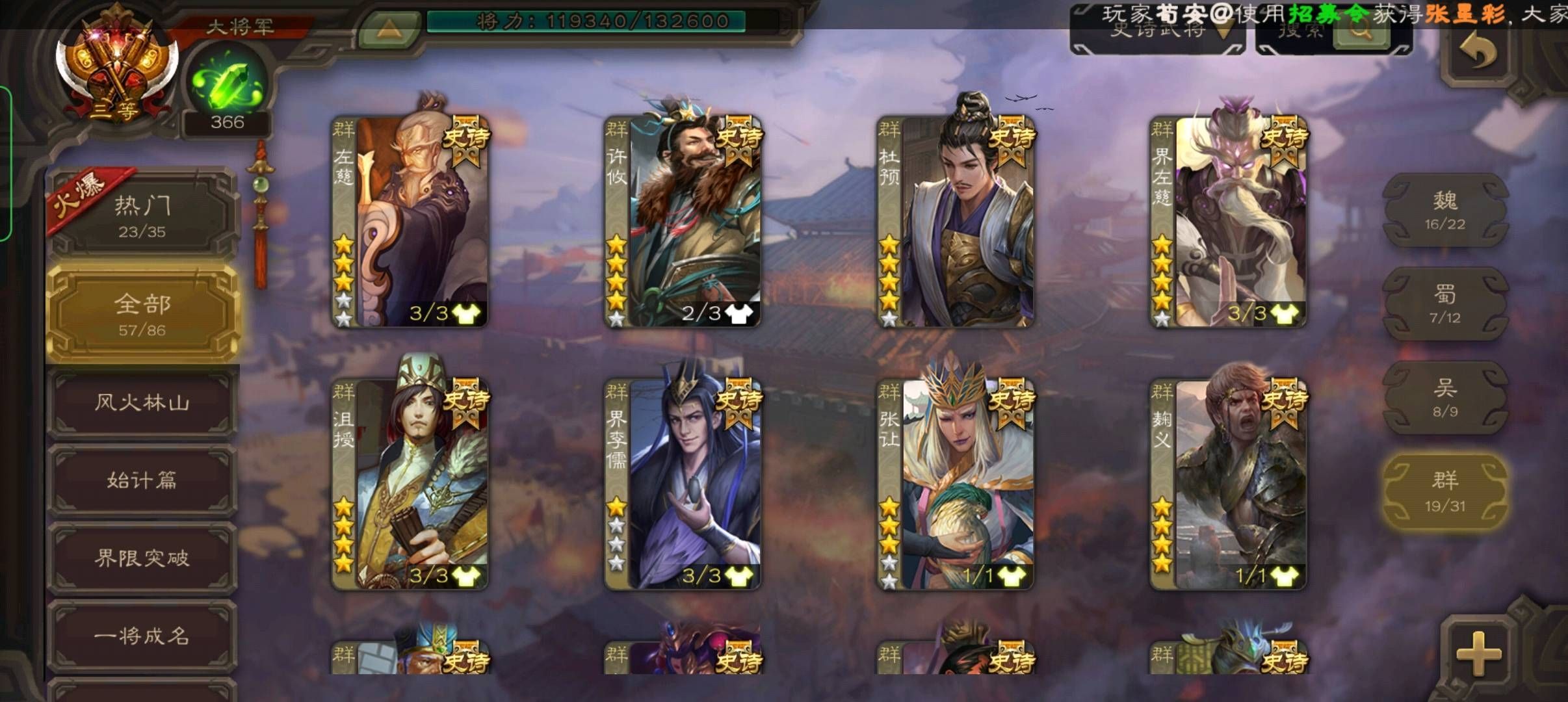This screenshot has height=702, width=1568.
Task: Open the 界李儒 general card
Action: (683, 484)
